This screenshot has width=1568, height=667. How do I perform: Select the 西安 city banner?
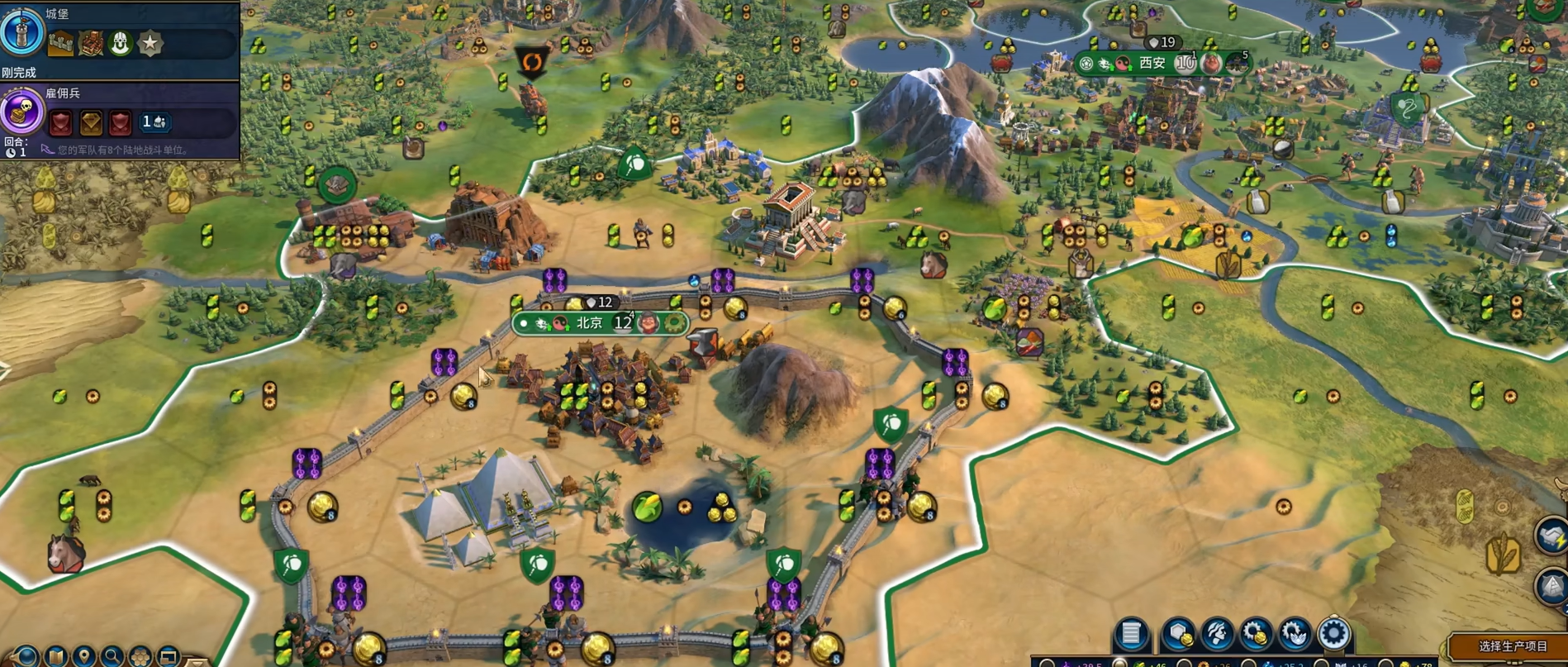click(1152, 63)
